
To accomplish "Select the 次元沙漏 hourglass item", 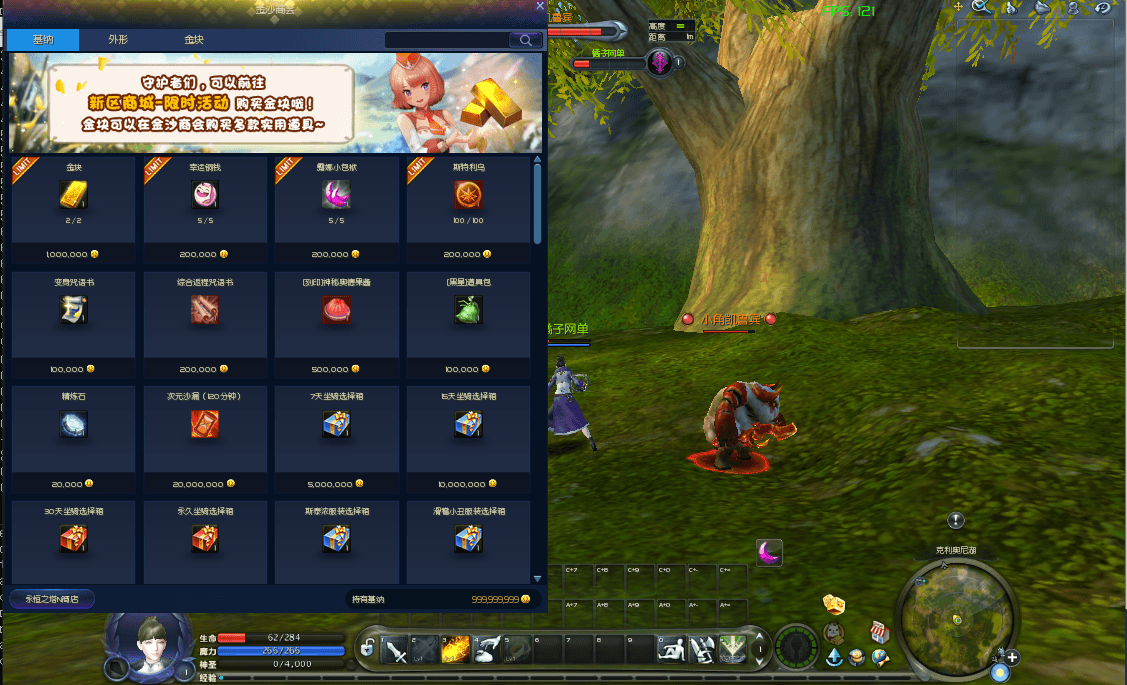I will tap(205, 424).
